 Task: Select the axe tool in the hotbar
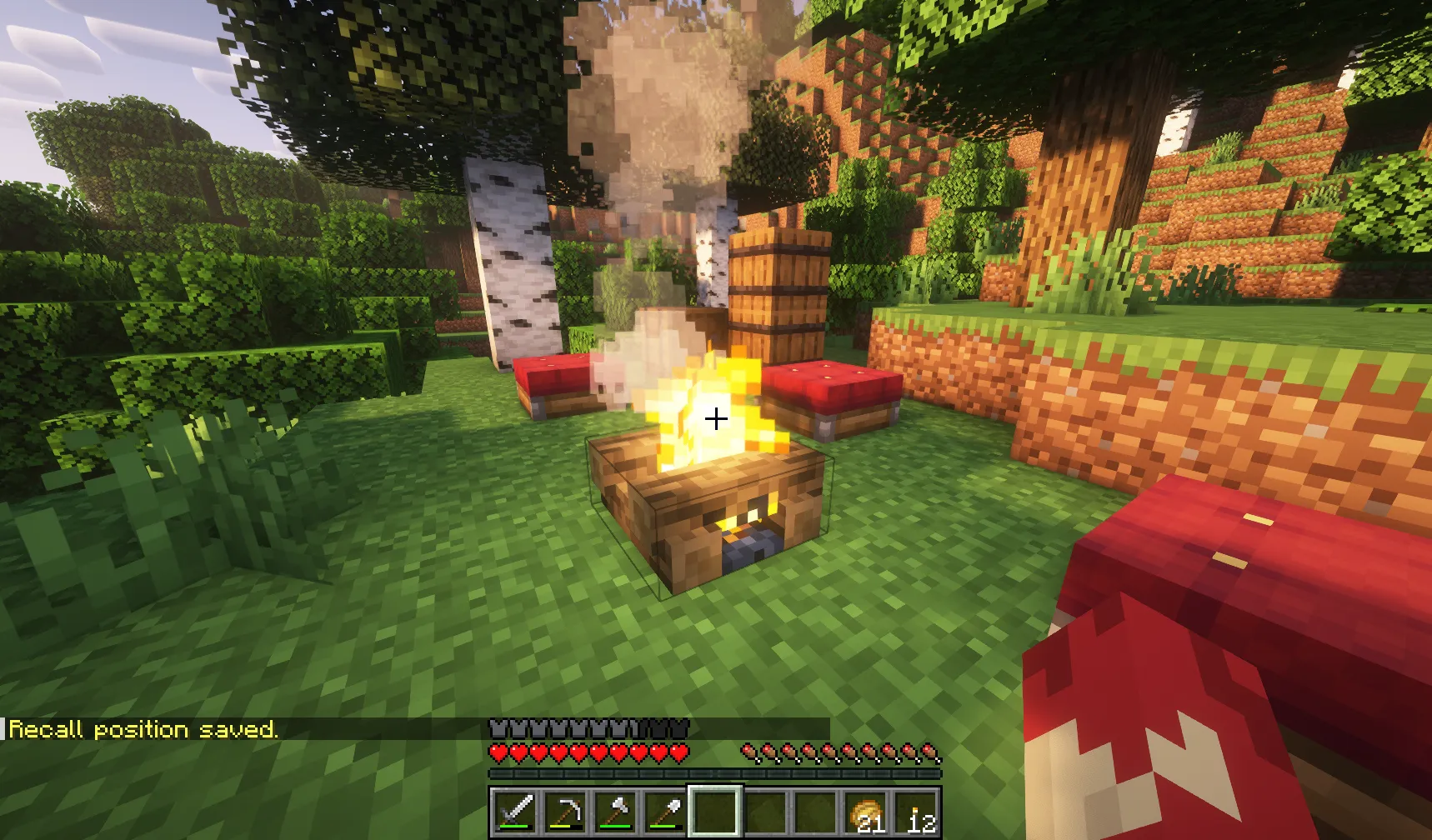(x=617, y=812)
